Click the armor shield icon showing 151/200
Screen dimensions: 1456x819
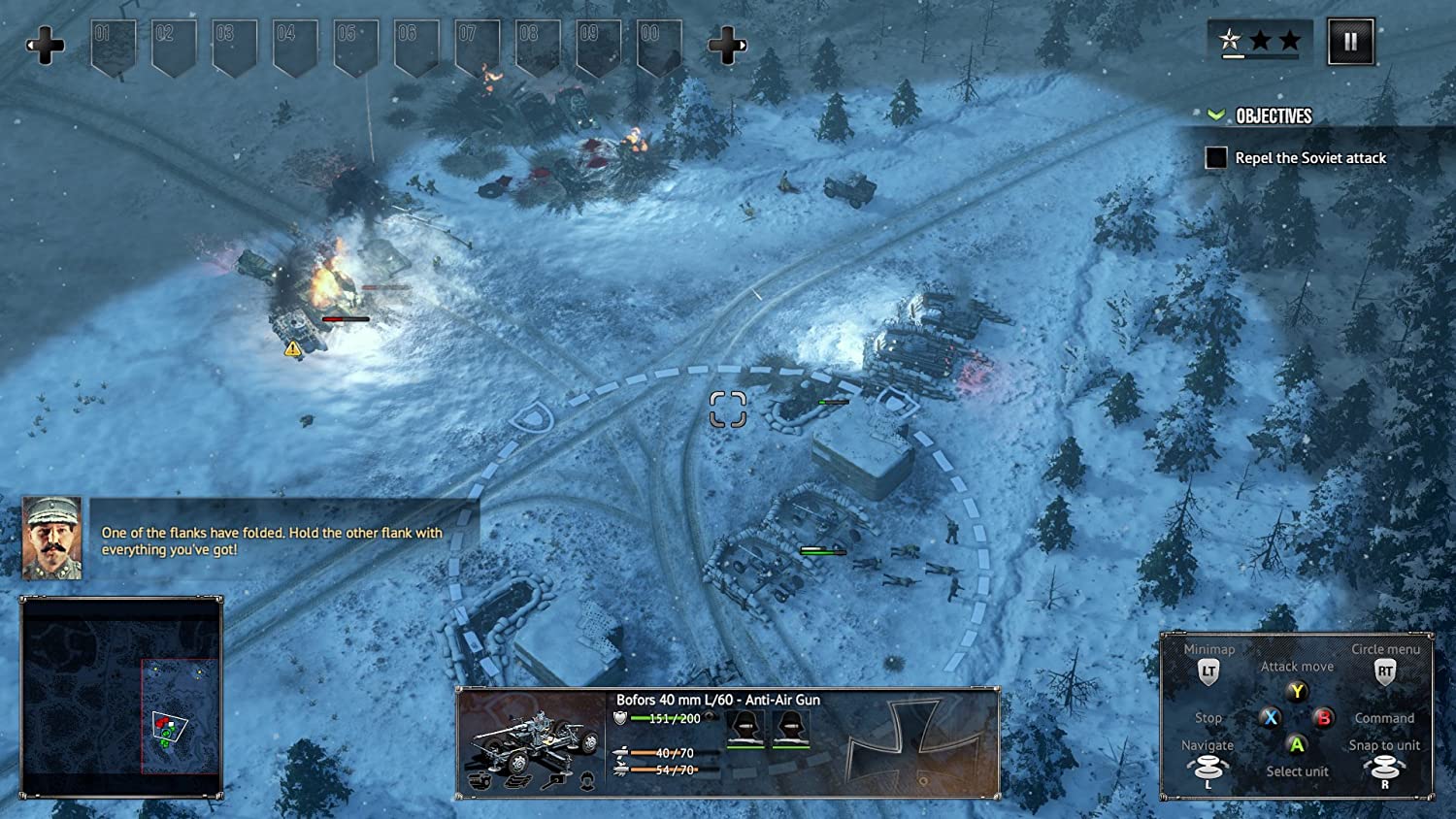click(x=617, y=719)
